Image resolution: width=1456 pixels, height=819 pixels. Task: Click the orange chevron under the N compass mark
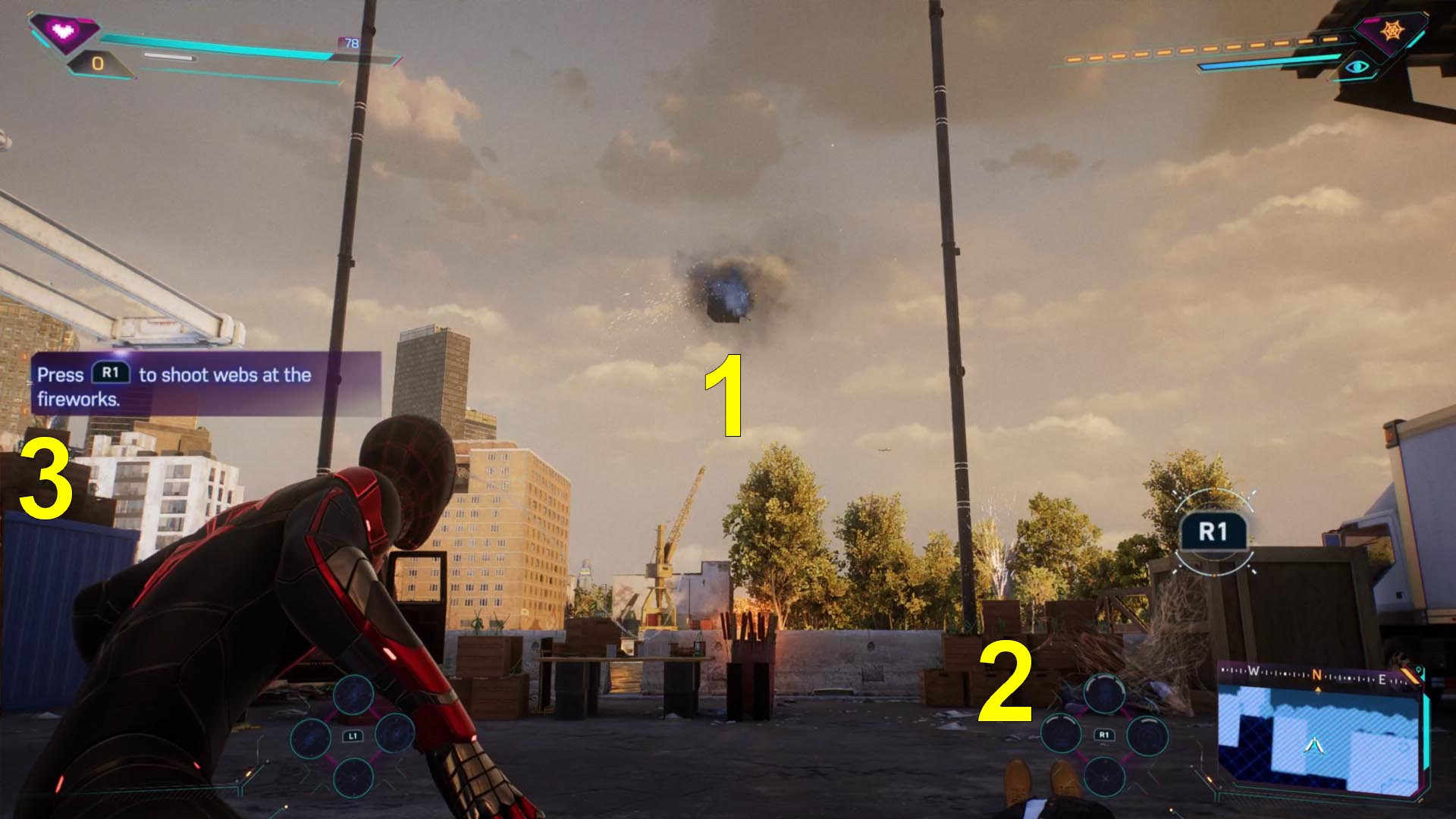point(1317,689)
